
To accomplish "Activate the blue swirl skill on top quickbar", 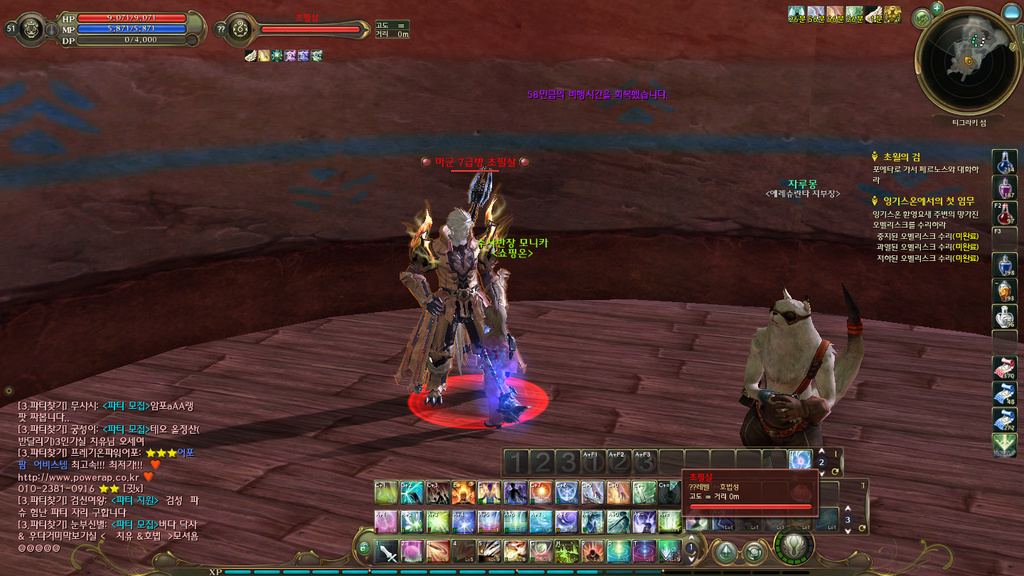I will 799,460.
